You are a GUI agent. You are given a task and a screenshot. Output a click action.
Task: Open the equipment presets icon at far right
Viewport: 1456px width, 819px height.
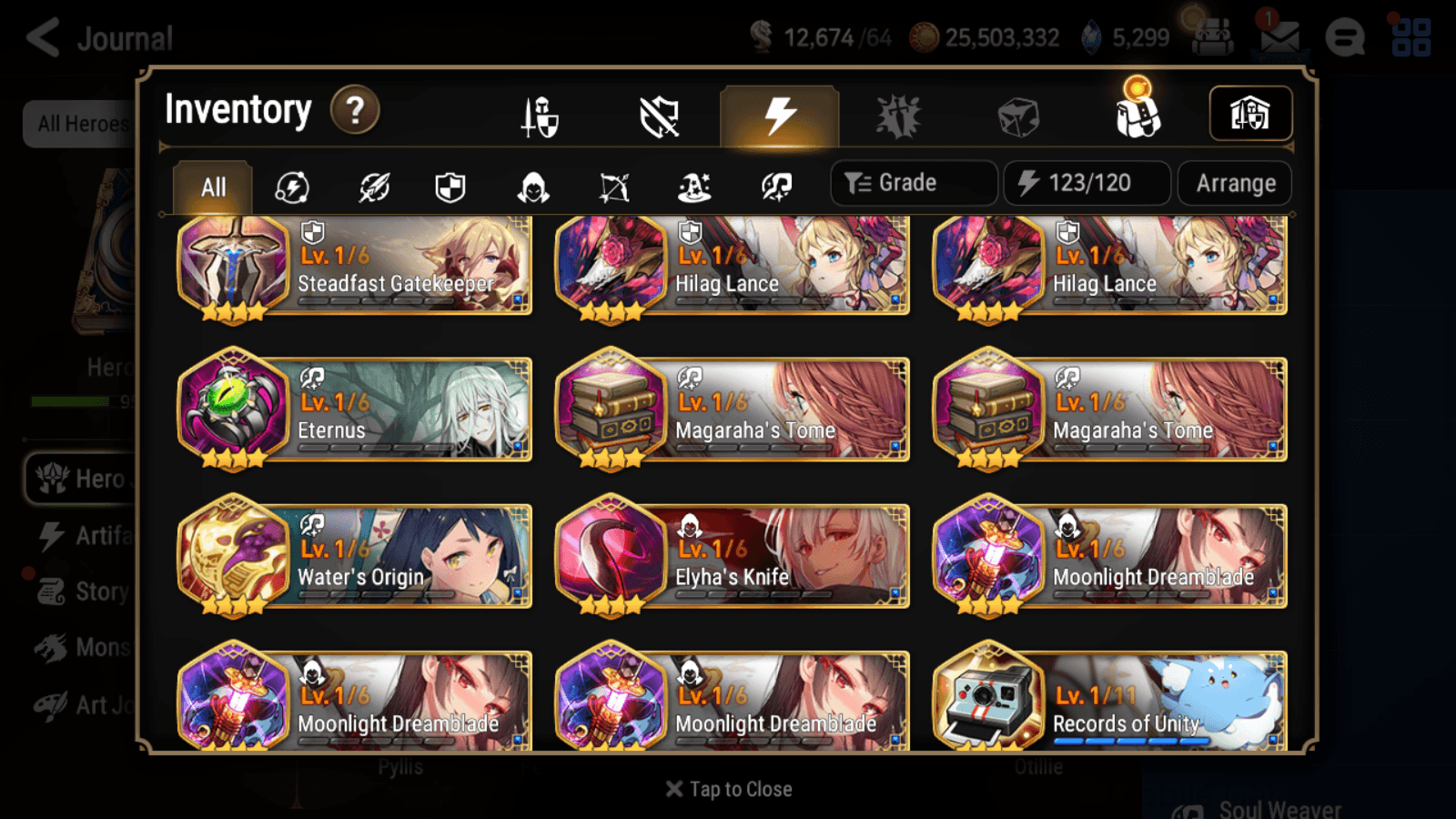coord(1251,113)
